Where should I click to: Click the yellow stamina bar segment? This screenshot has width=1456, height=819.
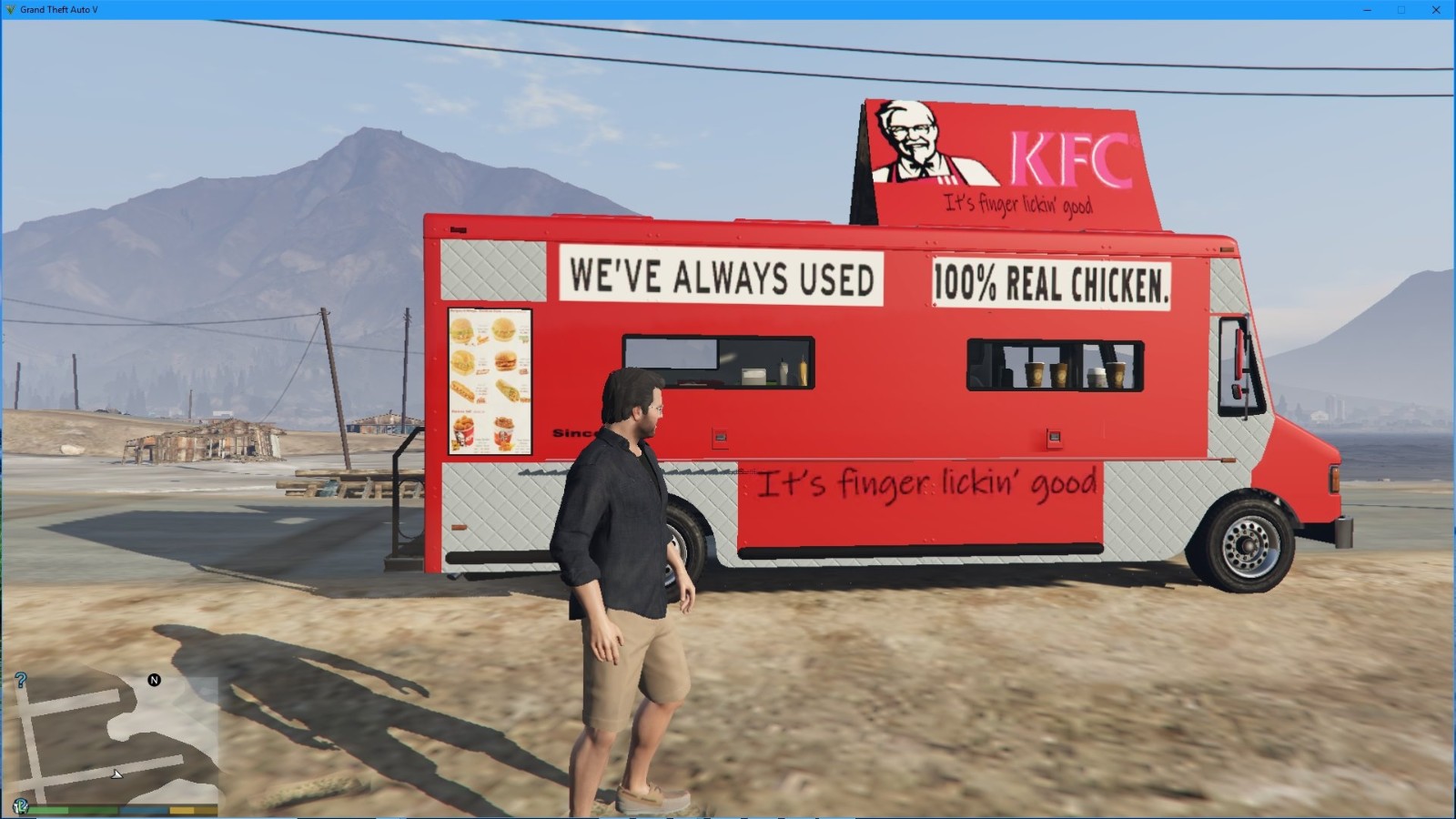(x=182, y=810)
